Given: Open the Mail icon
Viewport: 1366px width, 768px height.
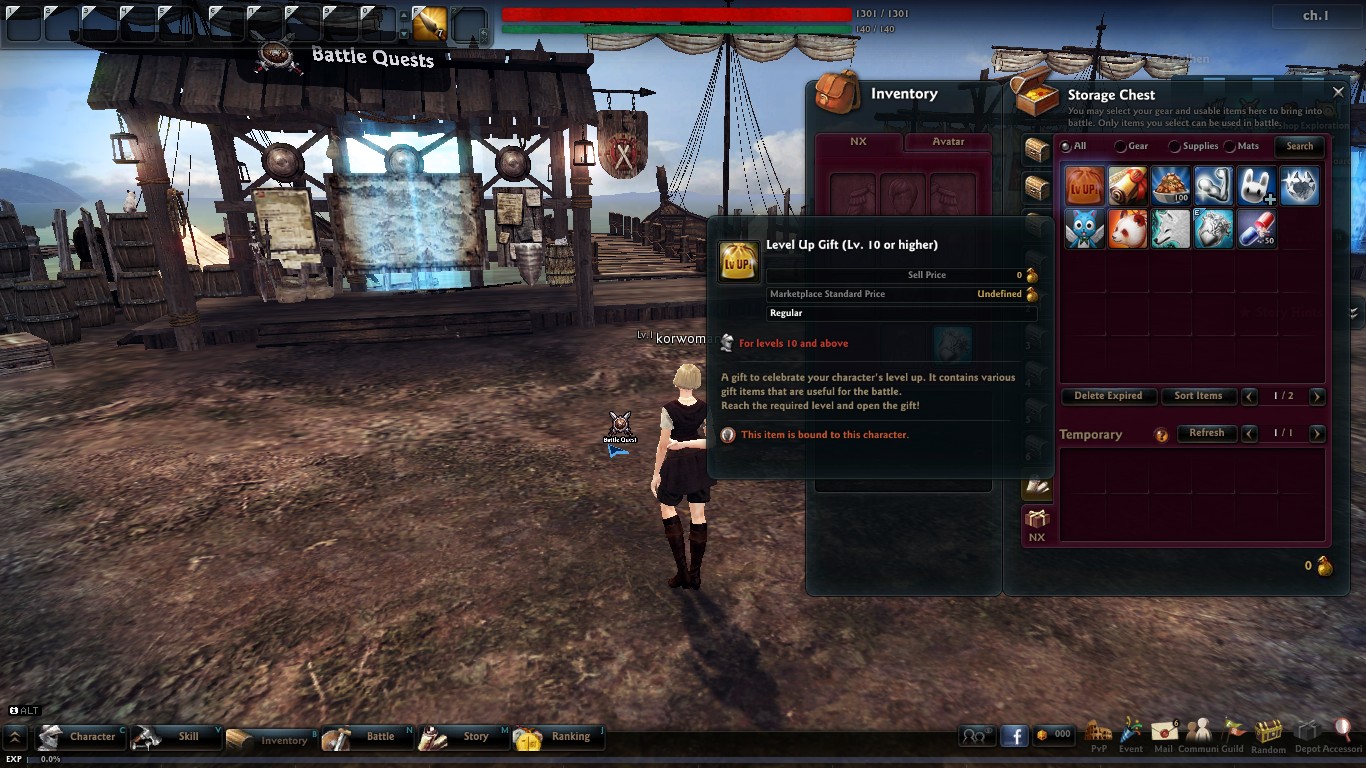Looking at the screenshot, I should click(x=1163, y=735).
